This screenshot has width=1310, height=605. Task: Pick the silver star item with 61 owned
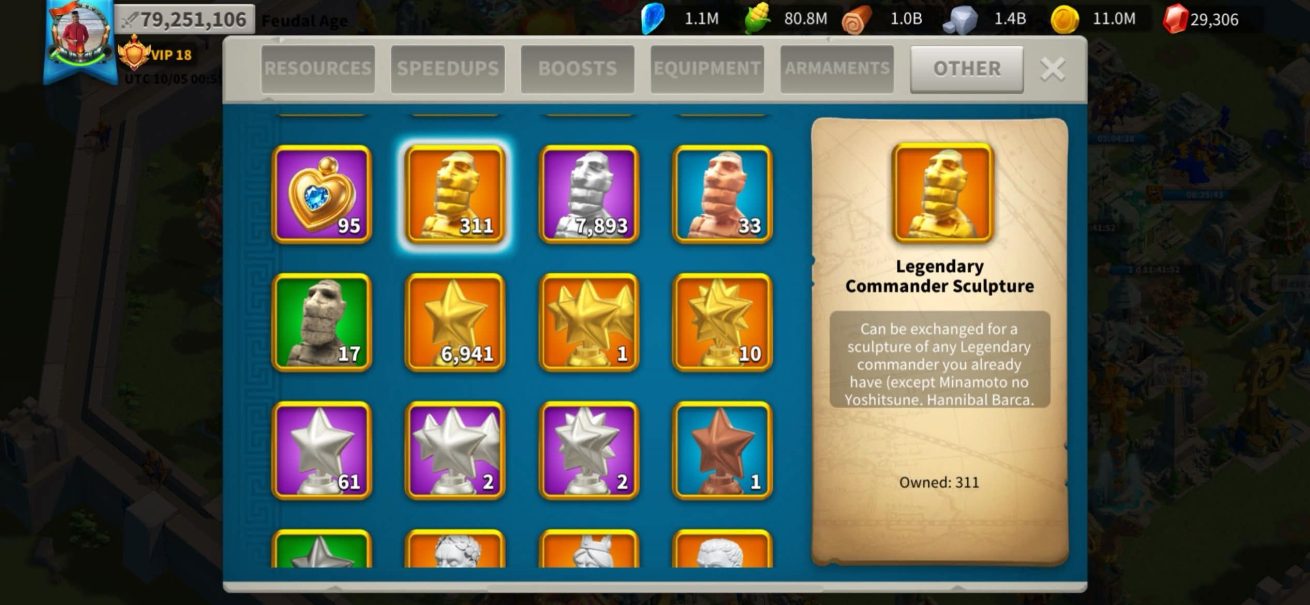click(x=322, y=450)
